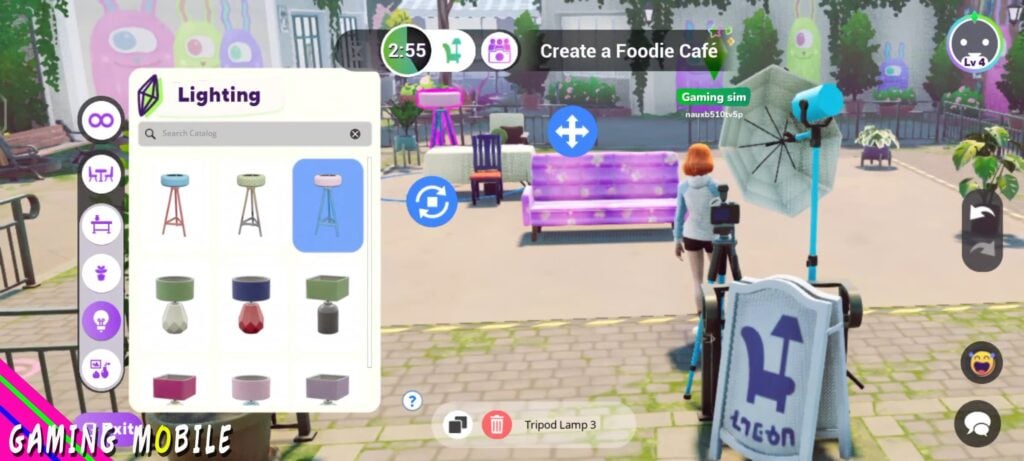Select the lightbulb lighting category
This screenshot has height=461, width=1024.
coord(101,321)
